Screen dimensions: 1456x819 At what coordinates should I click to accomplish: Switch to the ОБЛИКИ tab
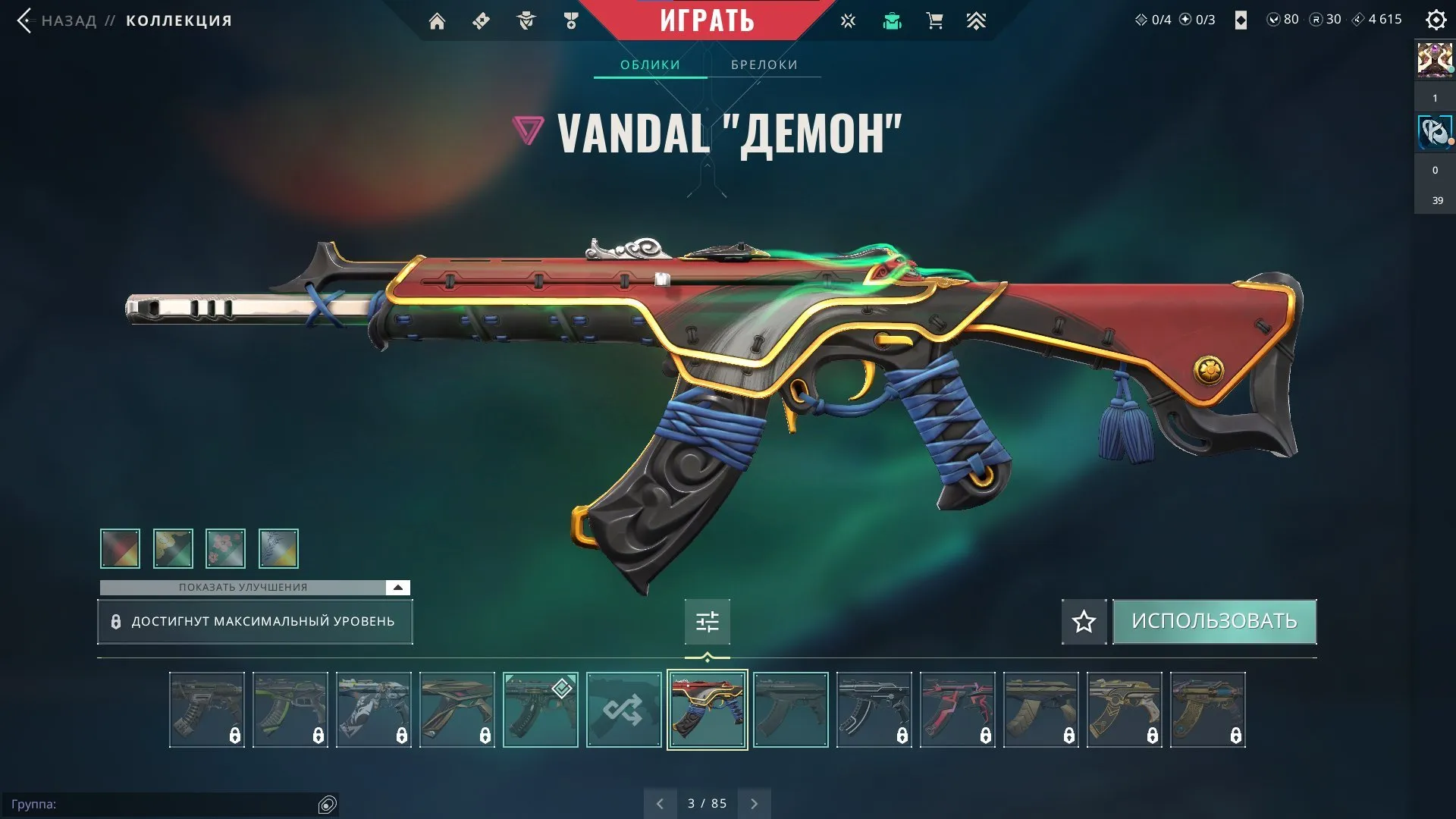tap(649, 64)
